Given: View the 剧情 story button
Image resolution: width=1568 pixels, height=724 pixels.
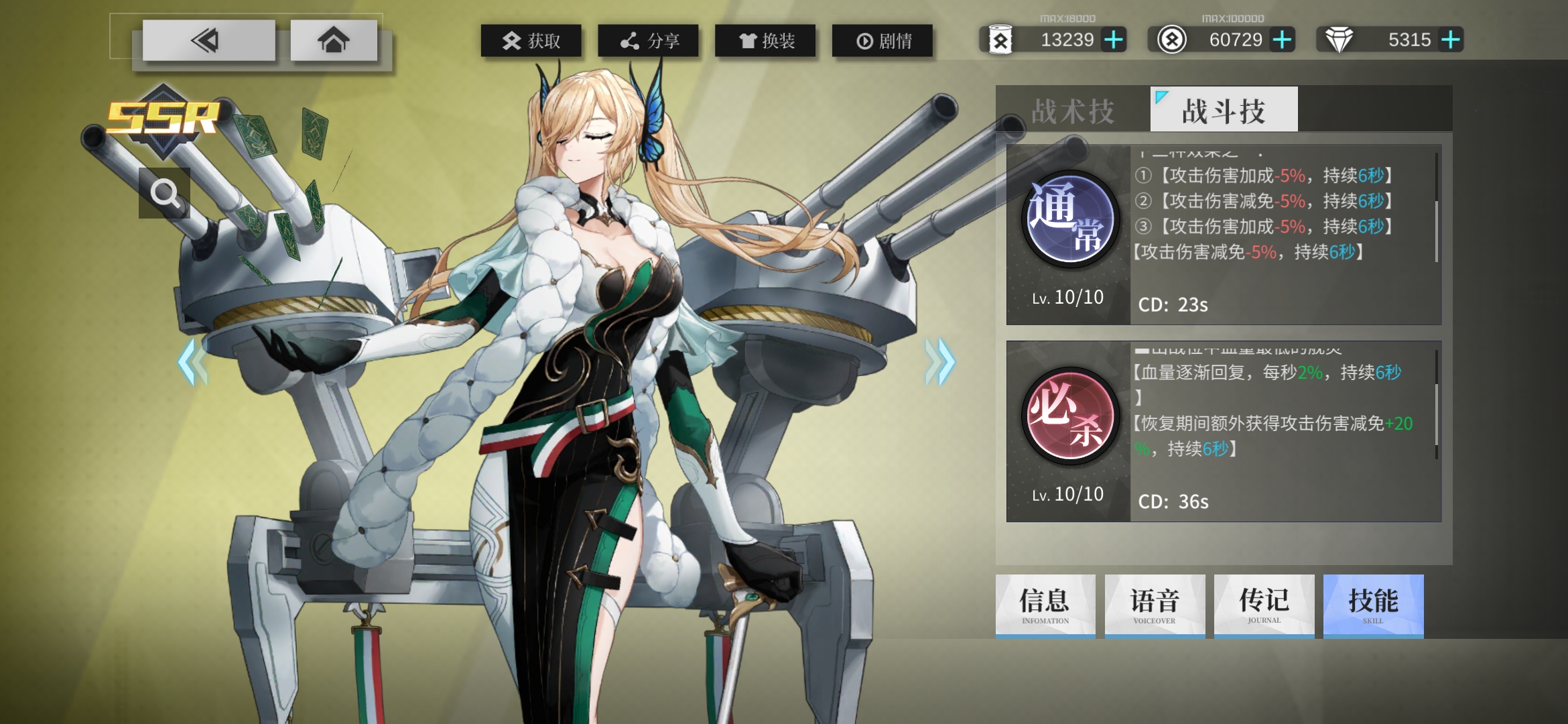Looking at the screenshot, I should [x=883, y=41].
